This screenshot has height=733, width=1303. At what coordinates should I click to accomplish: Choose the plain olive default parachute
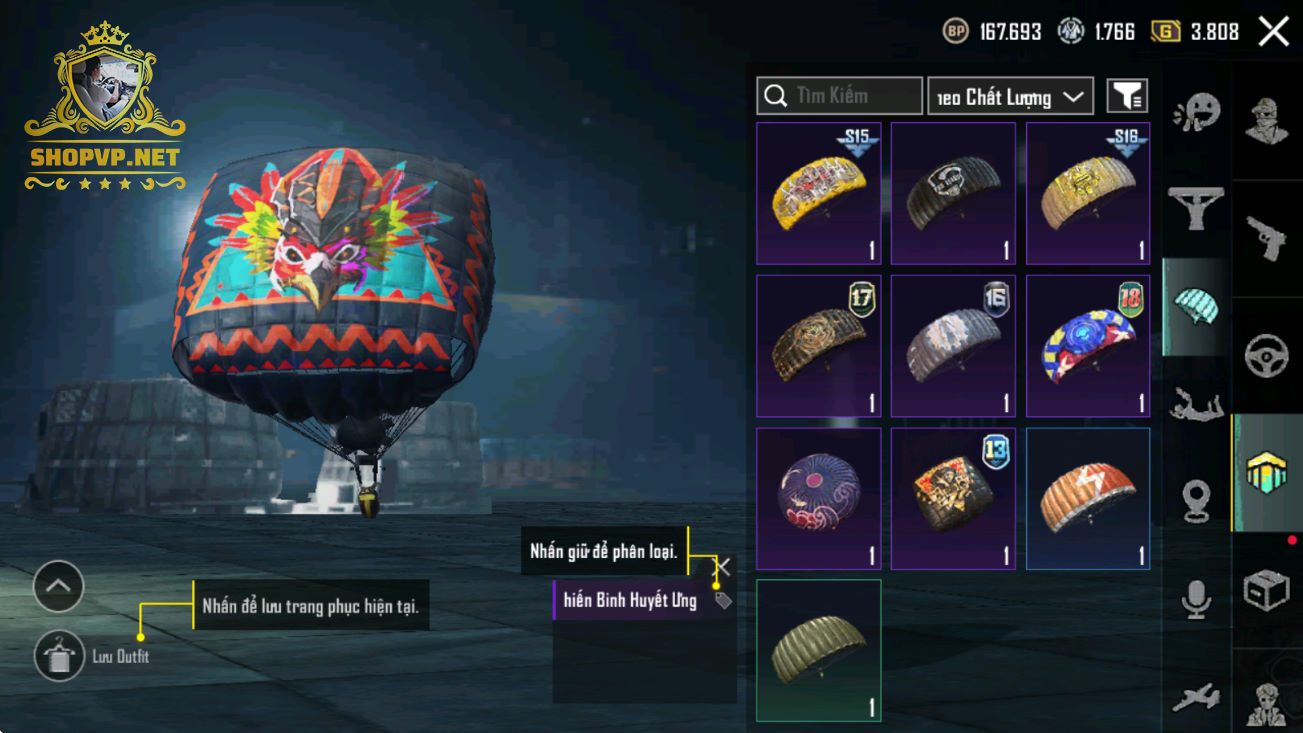pyautogui.click(x=818, y=650)
